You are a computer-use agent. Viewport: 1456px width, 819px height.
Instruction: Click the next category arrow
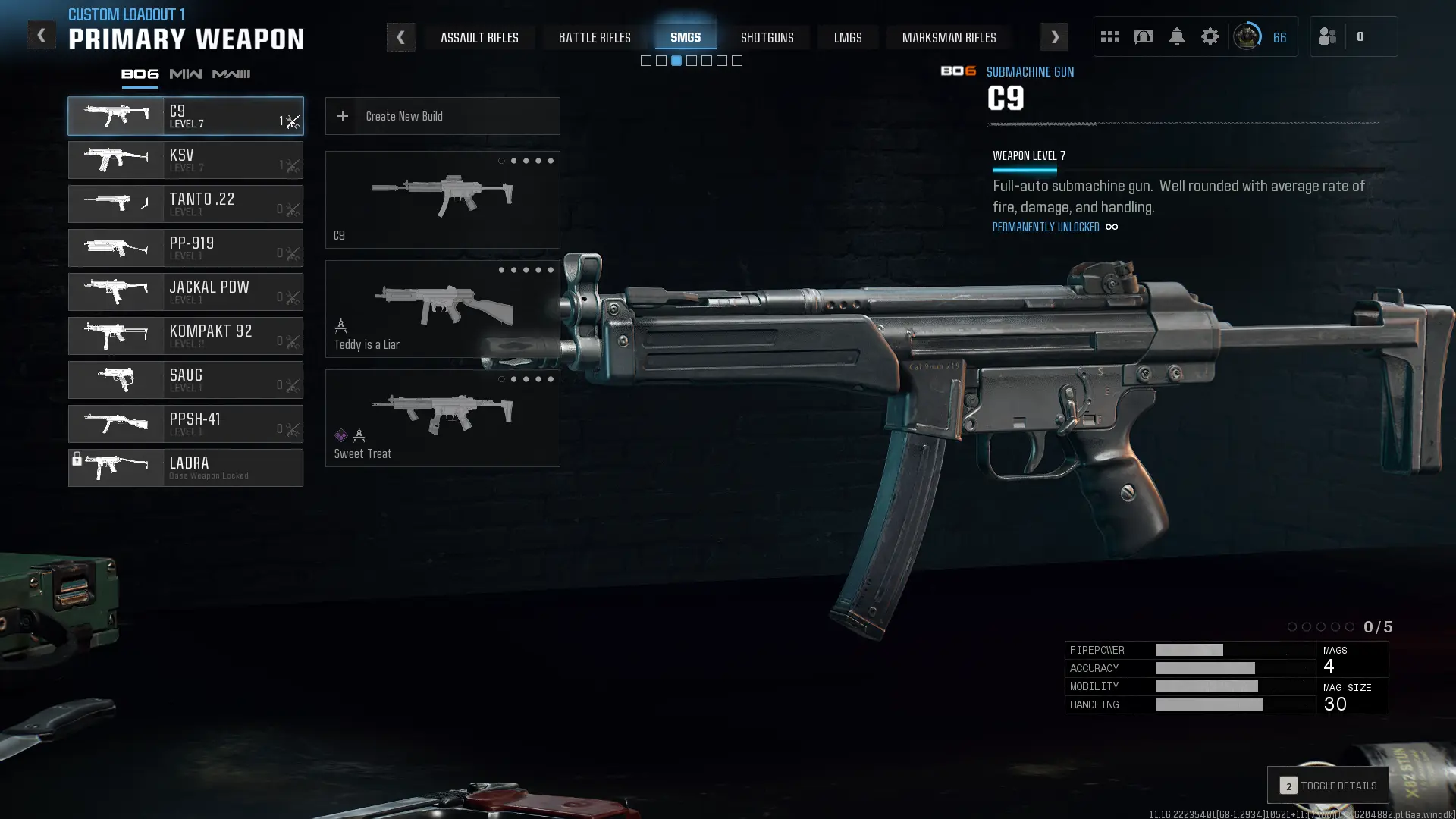pyautogui.click(x=1054, y=37)
